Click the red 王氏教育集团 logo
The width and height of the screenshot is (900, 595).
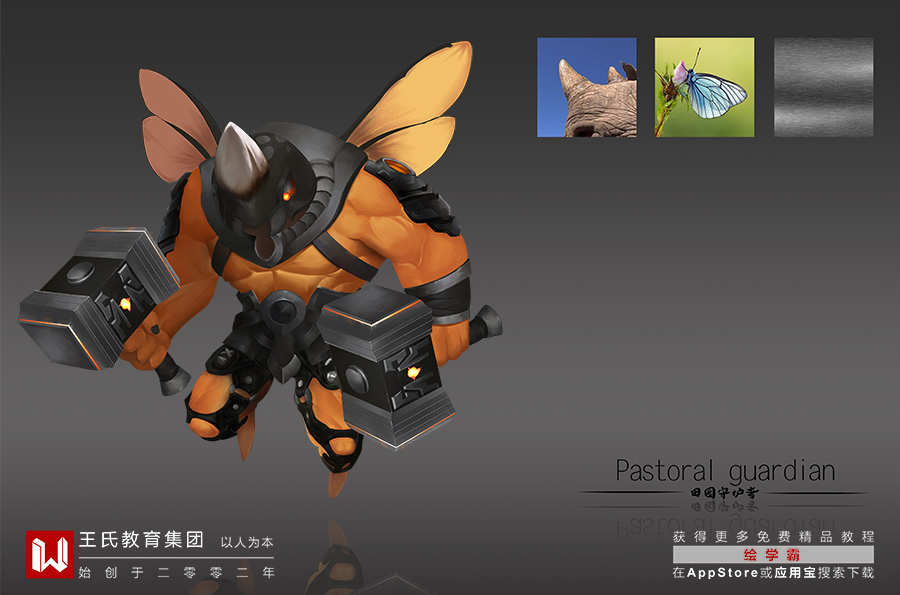(49, 554)
